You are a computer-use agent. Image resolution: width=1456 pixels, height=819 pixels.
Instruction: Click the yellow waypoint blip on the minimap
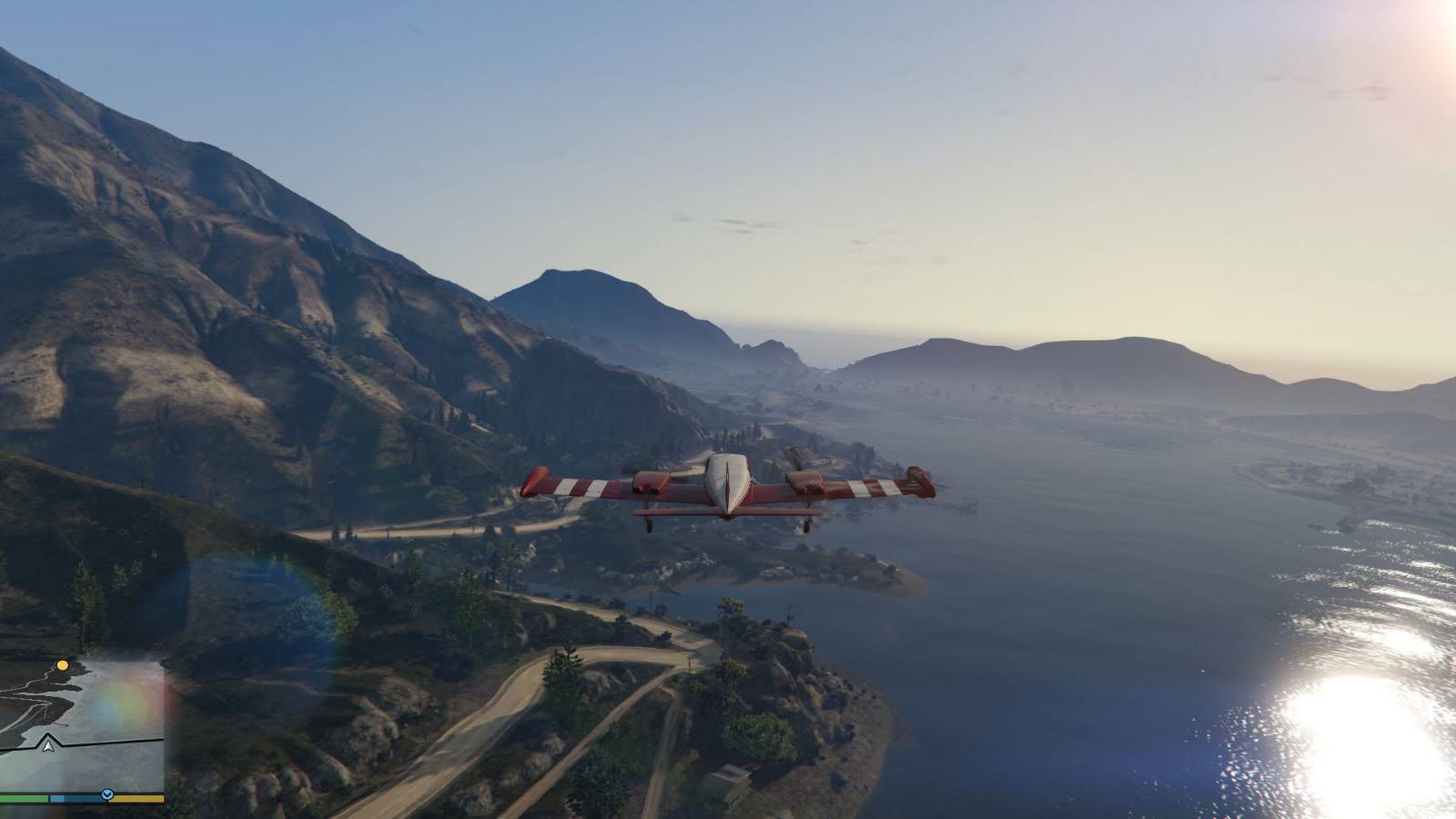click(62, 665)
